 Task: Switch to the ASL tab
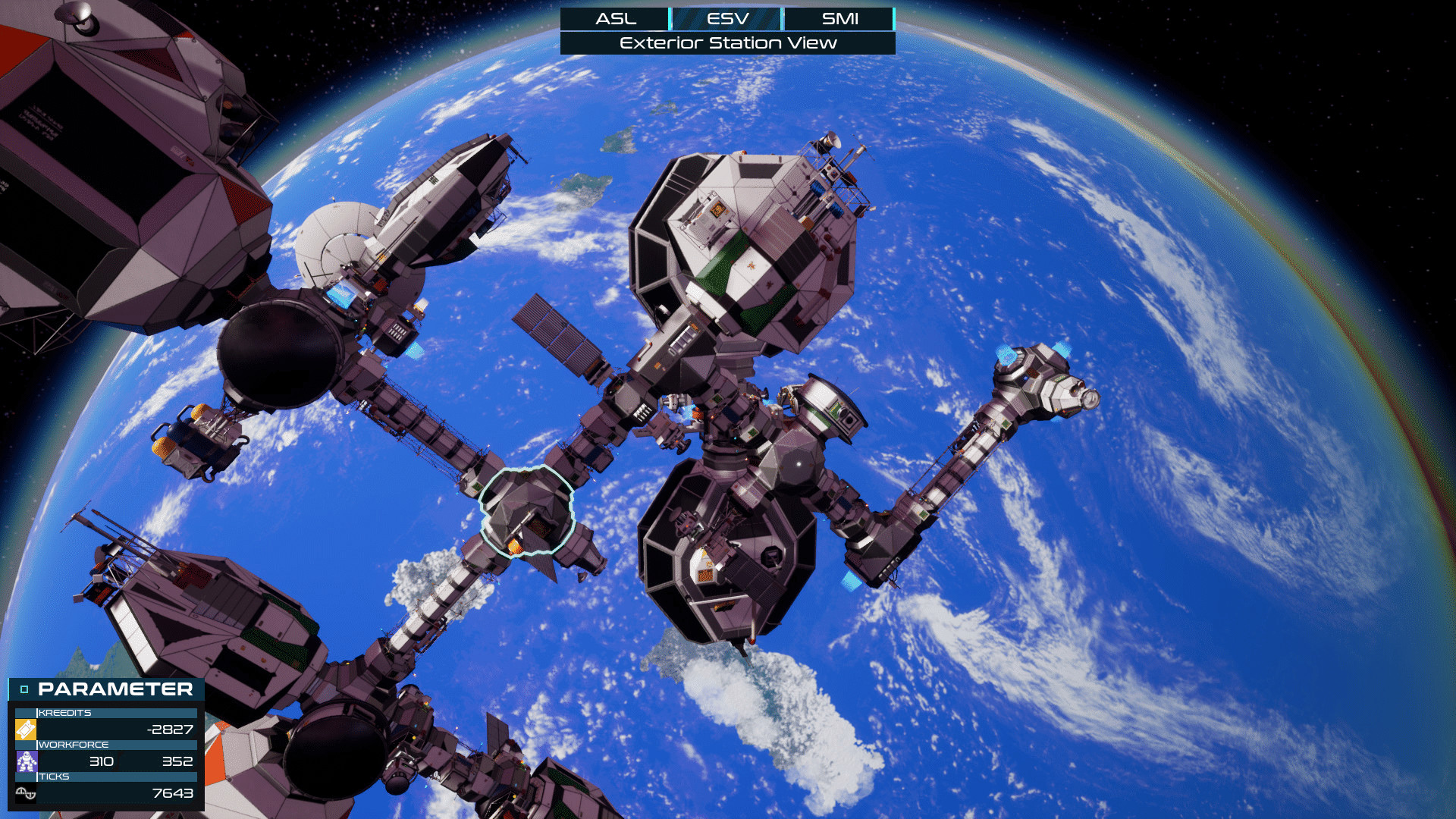(615, 19)
